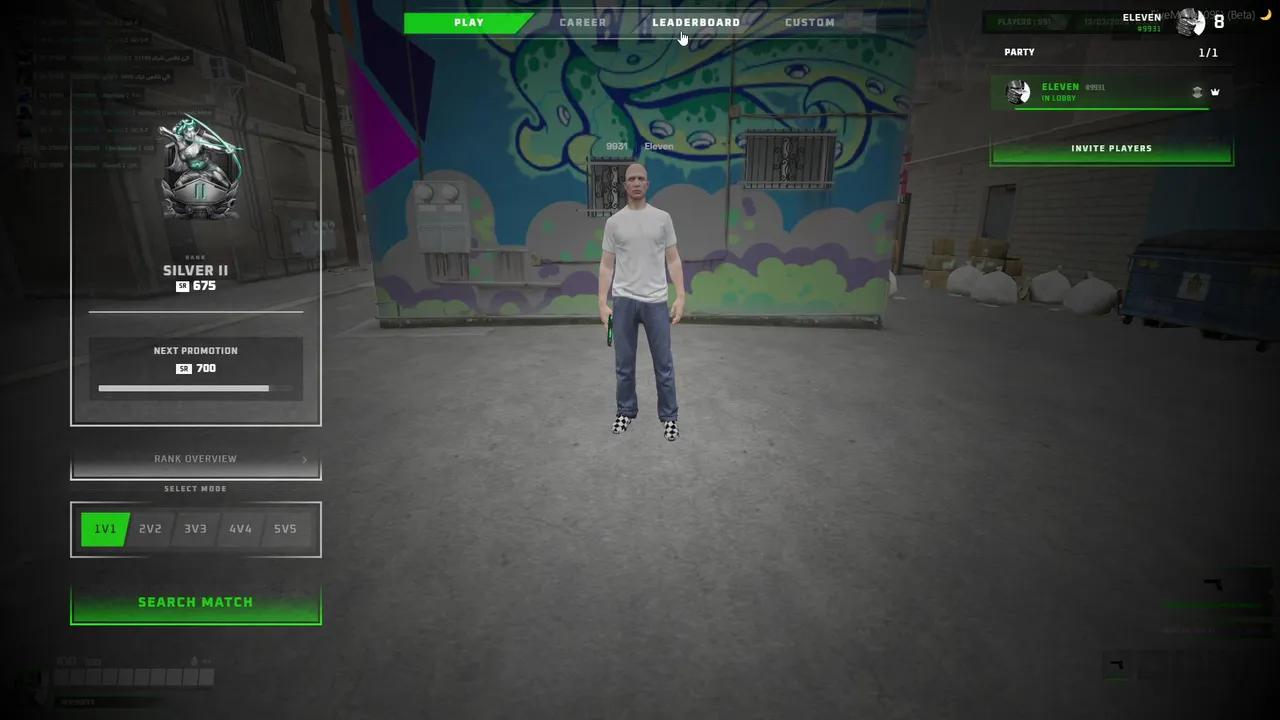Click the SR badge next to 675
Screen dimensions: 1280x720
pyautogui.click(x=181, y=286)
